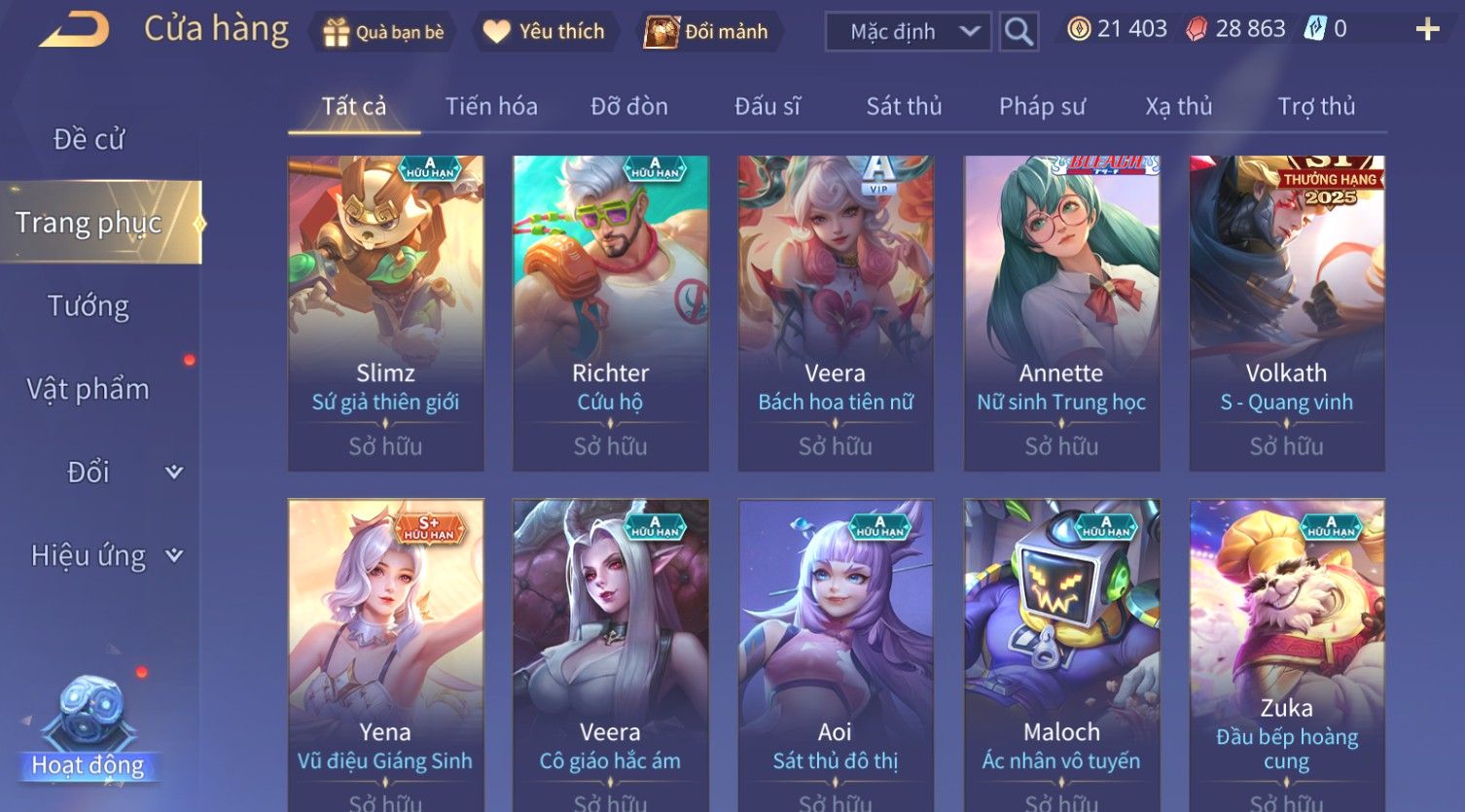
Task: Open the Tướng heroes section
Action: tap(89, 306)
